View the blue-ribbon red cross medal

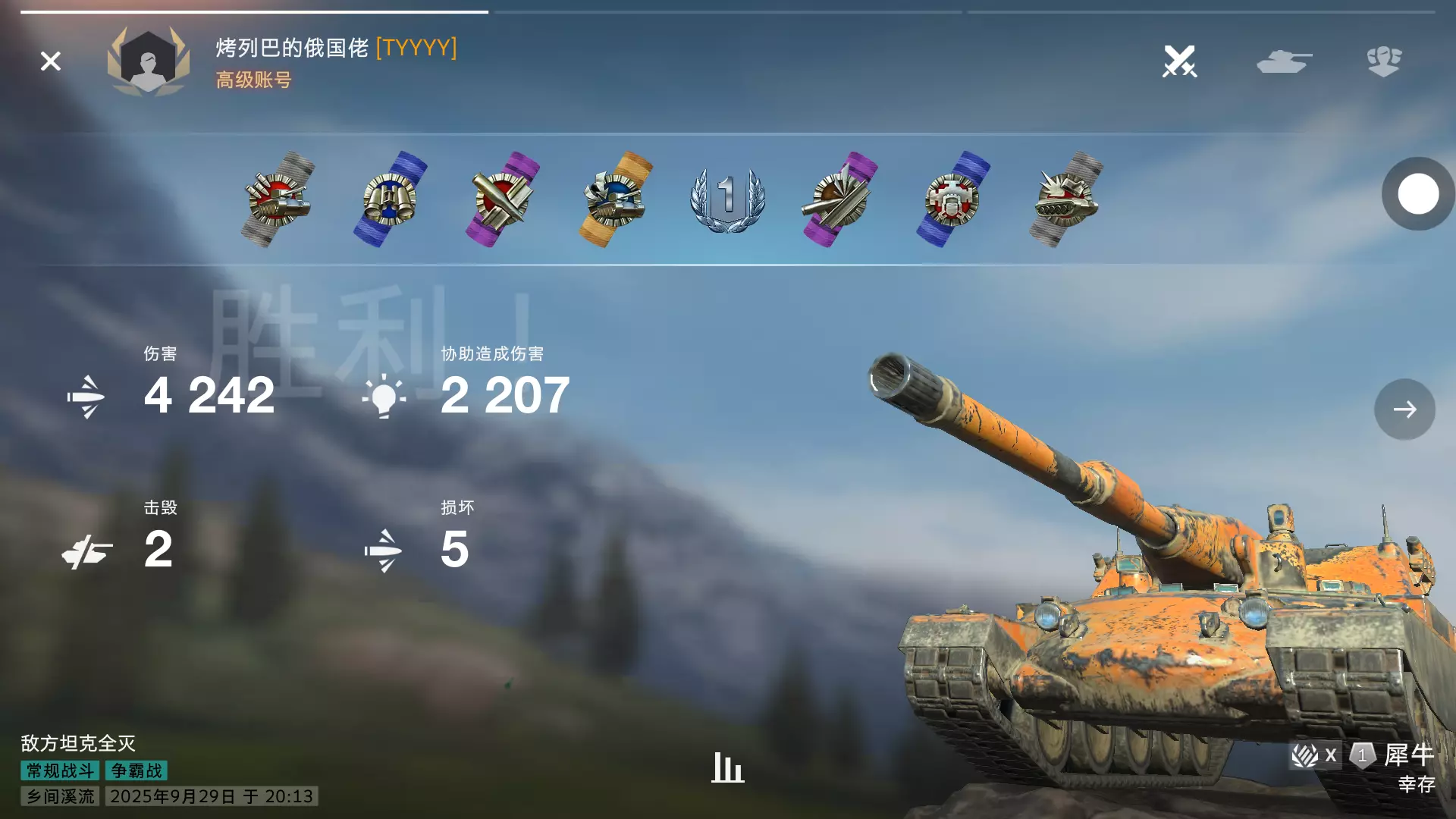pos(952,199)
